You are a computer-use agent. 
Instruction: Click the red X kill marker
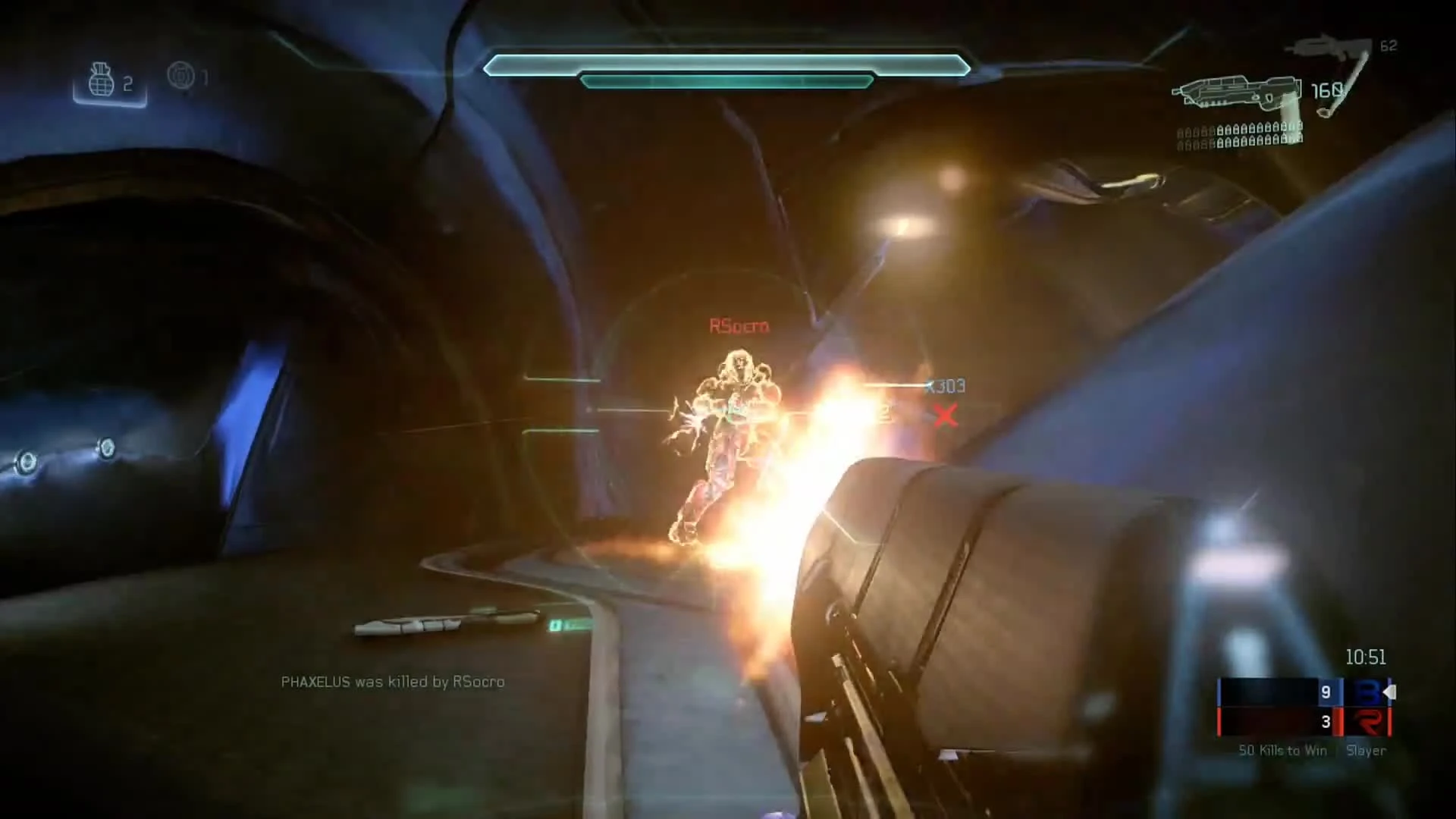pyautogui.click(x=946, y=416)
